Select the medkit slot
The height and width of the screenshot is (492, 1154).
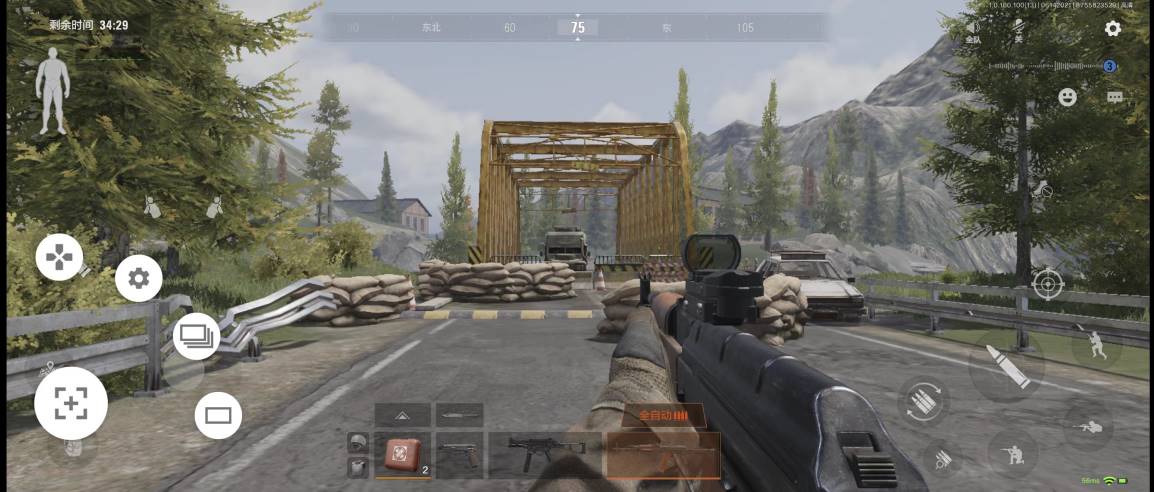407,455
